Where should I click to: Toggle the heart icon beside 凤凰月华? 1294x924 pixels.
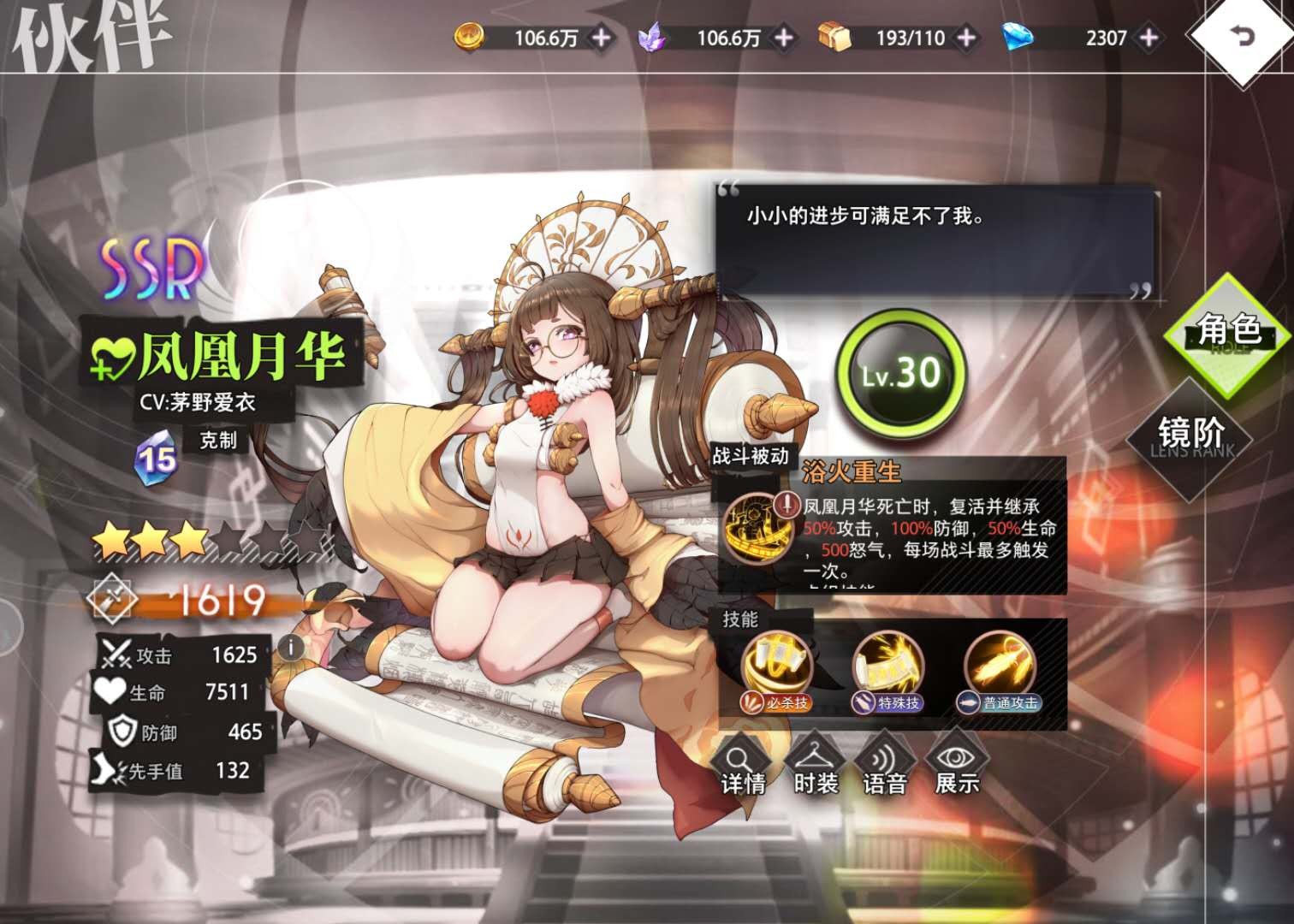coord(116,353)
